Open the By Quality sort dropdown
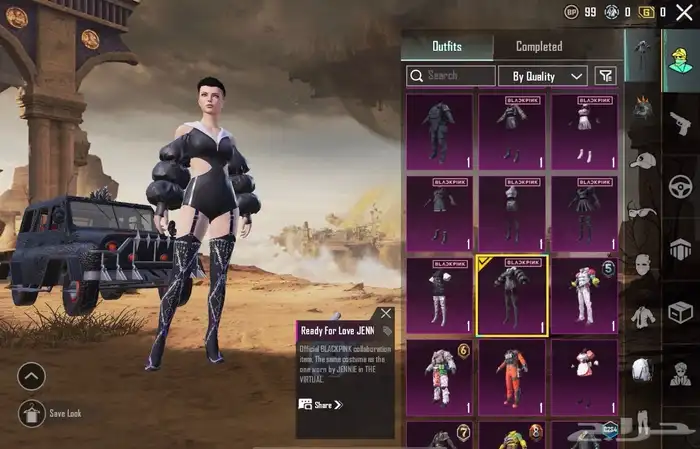Viewport: 700px width, 449px height. click(543, 76)
